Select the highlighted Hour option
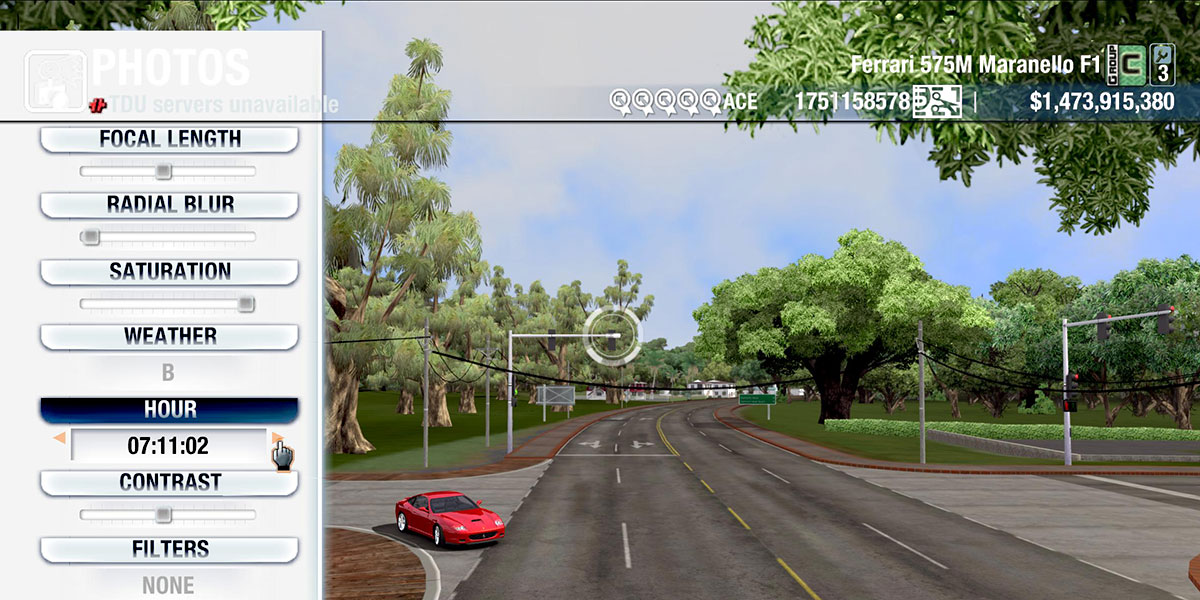 [169, 410]
